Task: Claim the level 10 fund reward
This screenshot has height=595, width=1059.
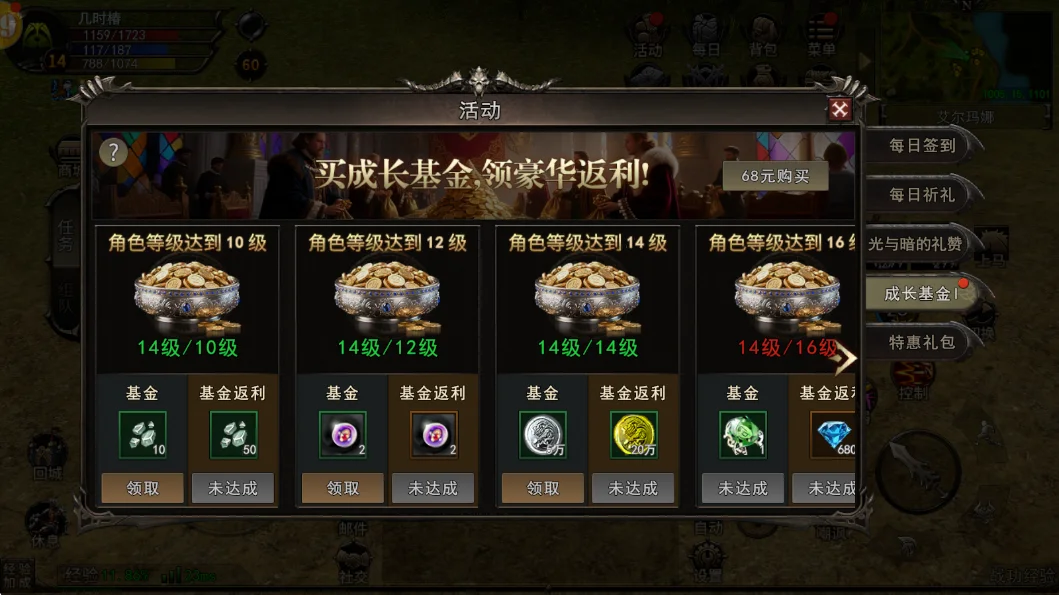Action: [x=143, y=488]
